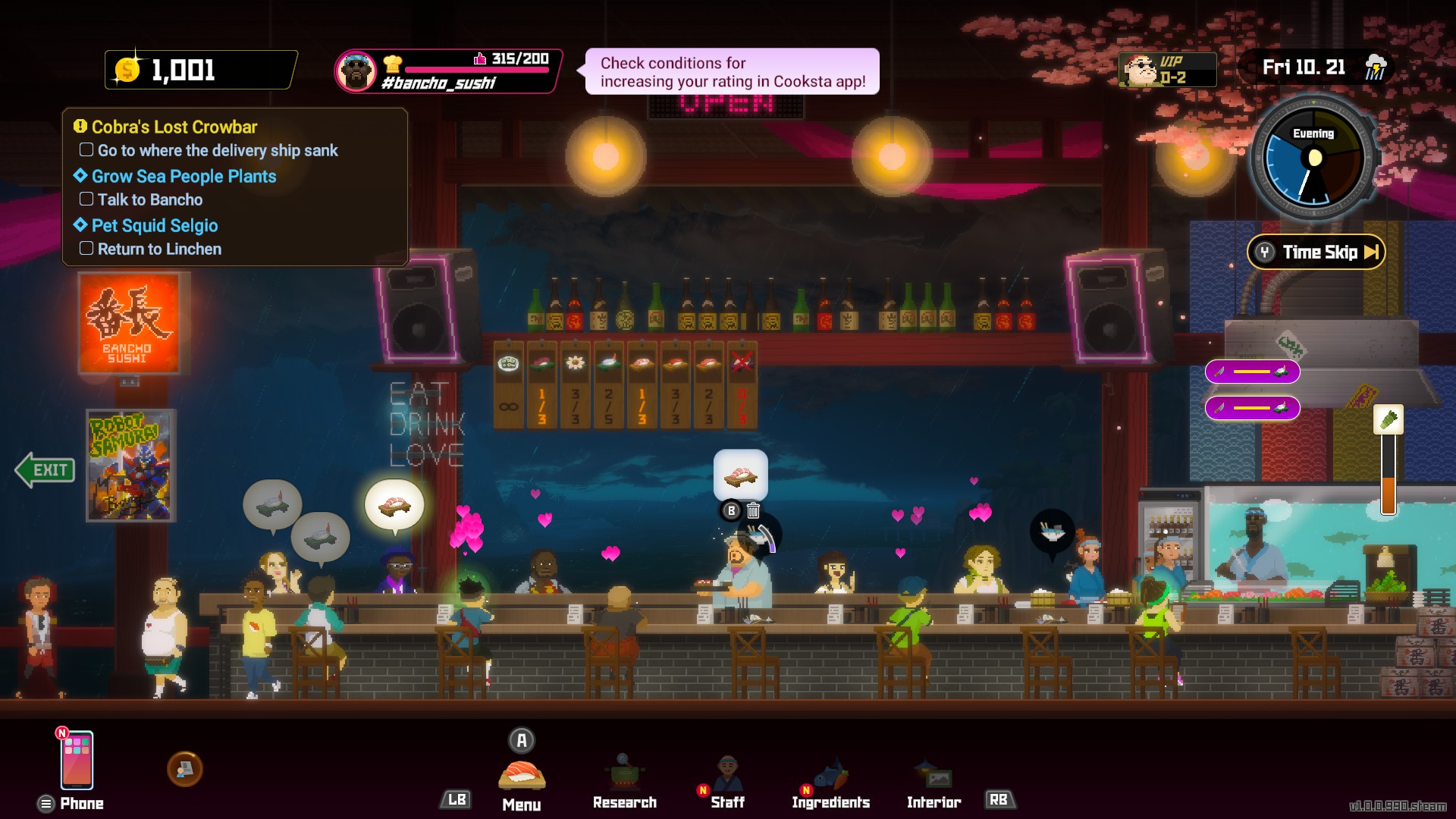Screen dimensions: 1456x819
Task: Open the sushi Menu tab
Action: [x=522, y=777]
